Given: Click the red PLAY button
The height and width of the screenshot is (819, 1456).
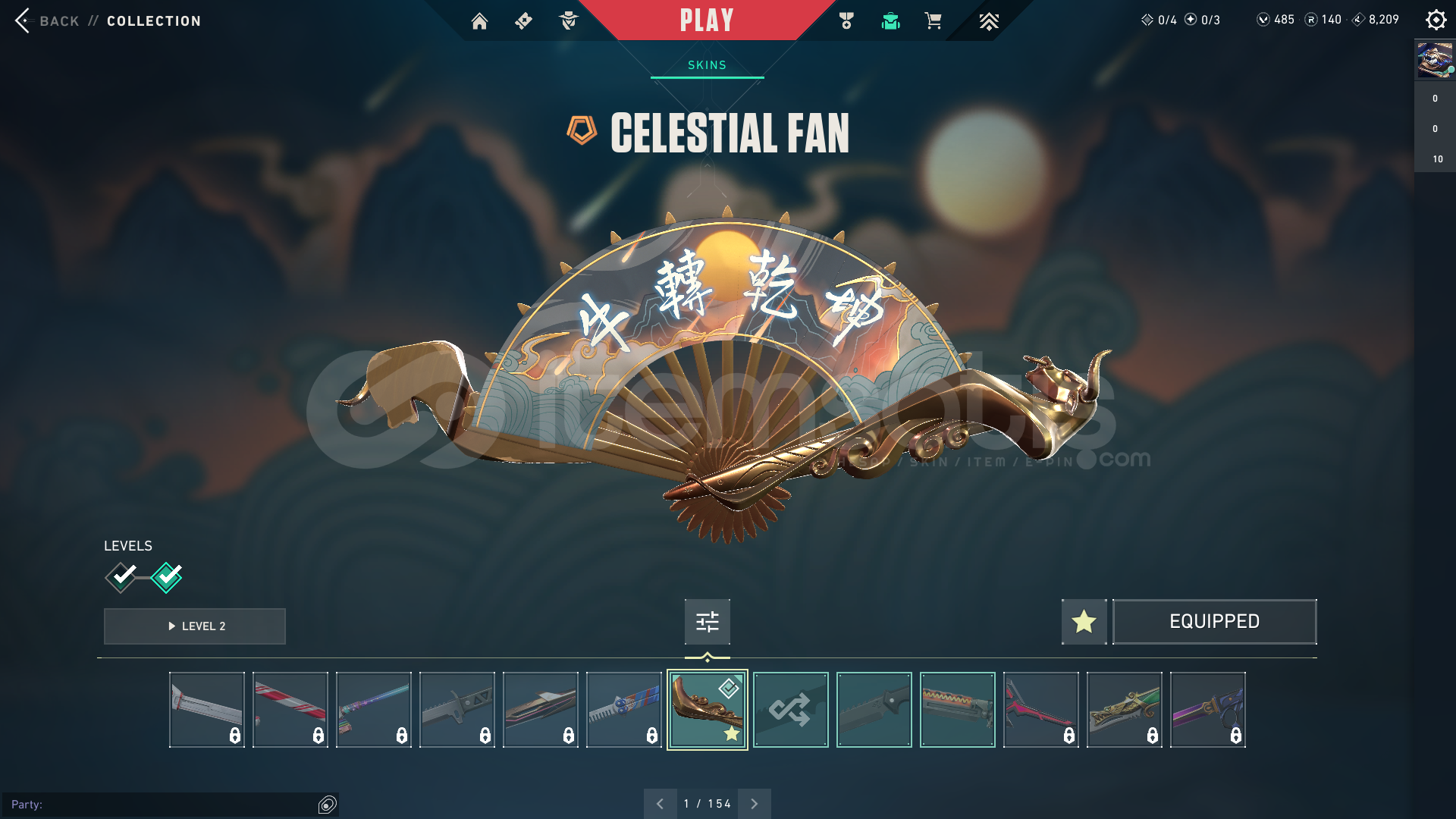Looking at the screenshot, I should (x=707, y=20).
